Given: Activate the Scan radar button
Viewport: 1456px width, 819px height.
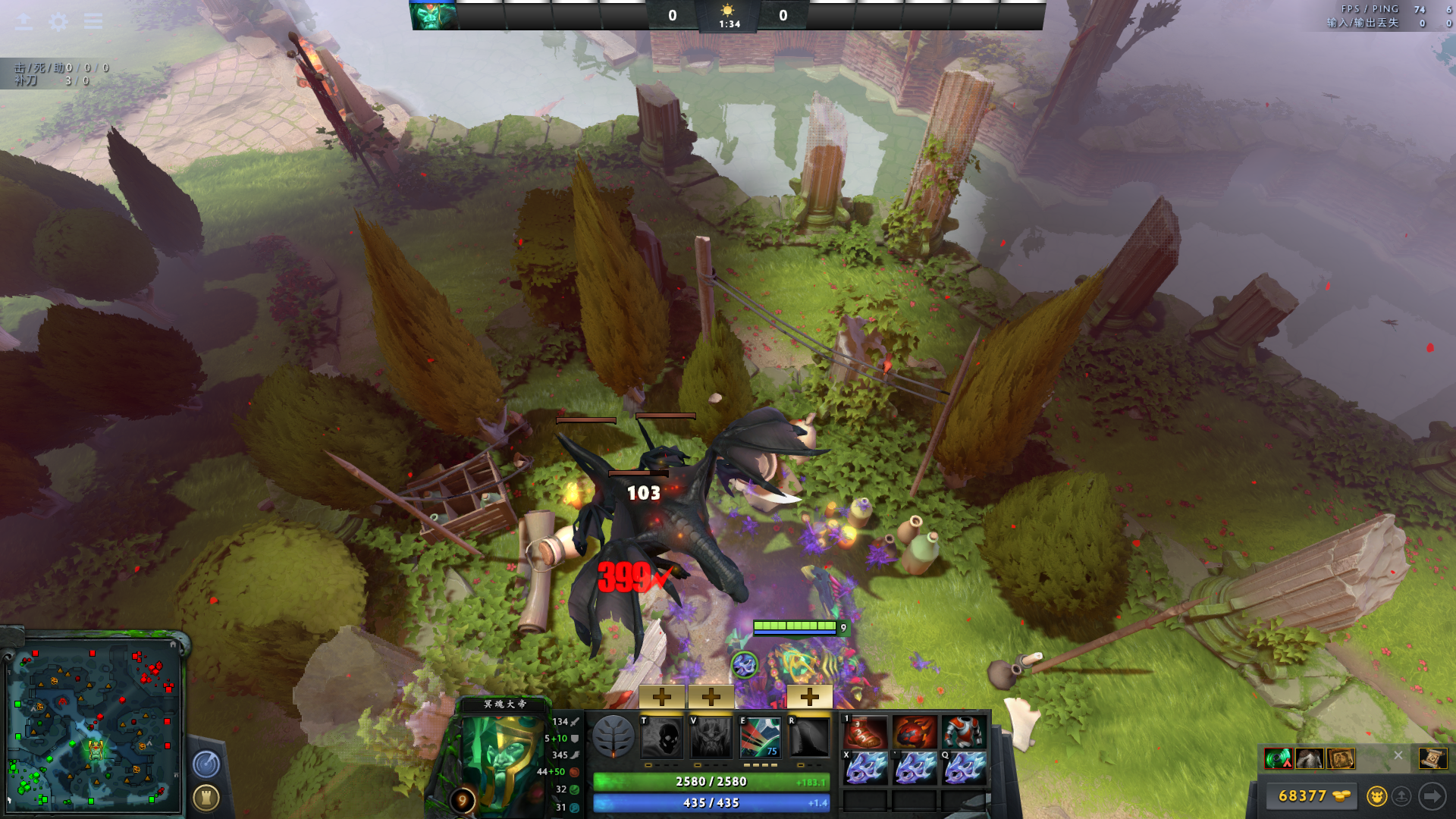Looking at the screenshot, I should 206,764.
